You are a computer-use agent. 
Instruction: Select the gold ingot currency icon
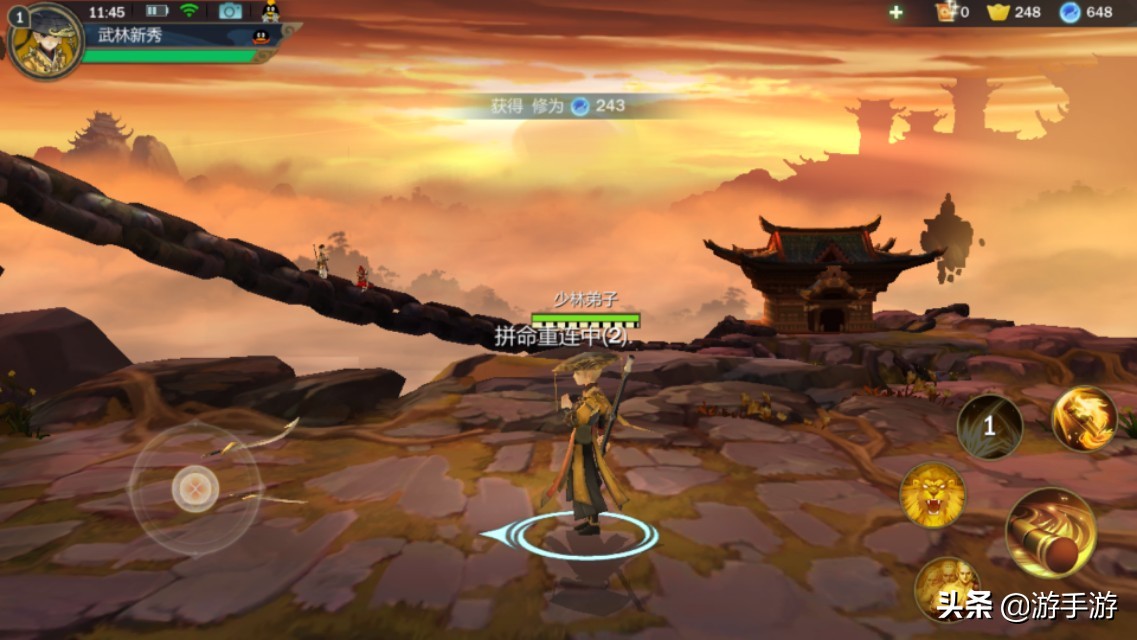(x=998, y=12)
